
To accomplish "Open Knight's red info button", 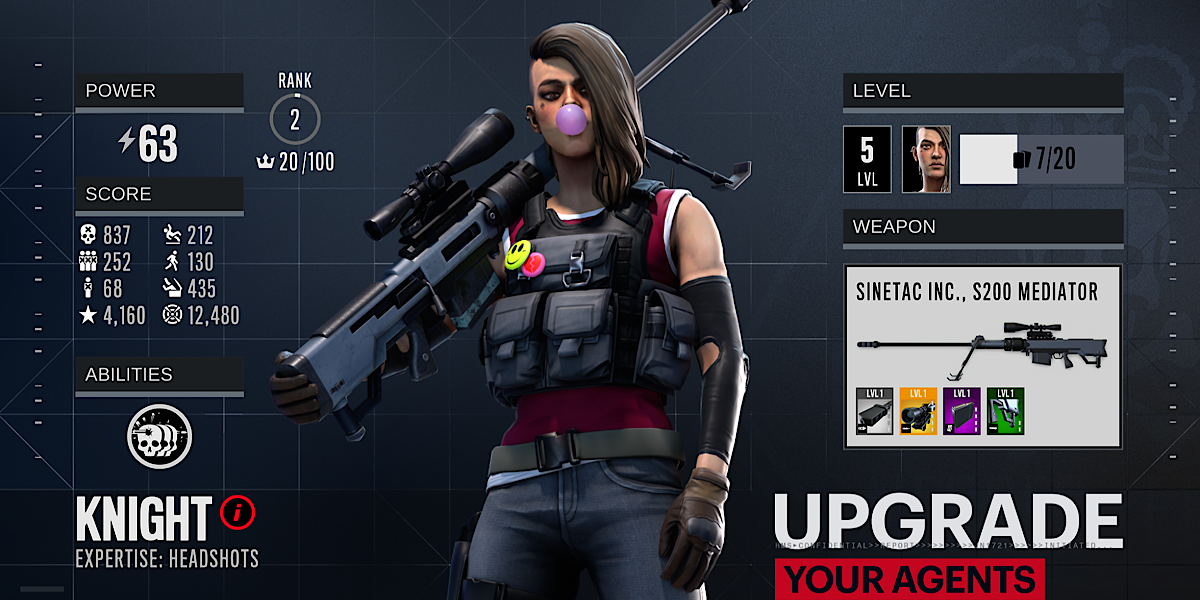I will (238, 514).
